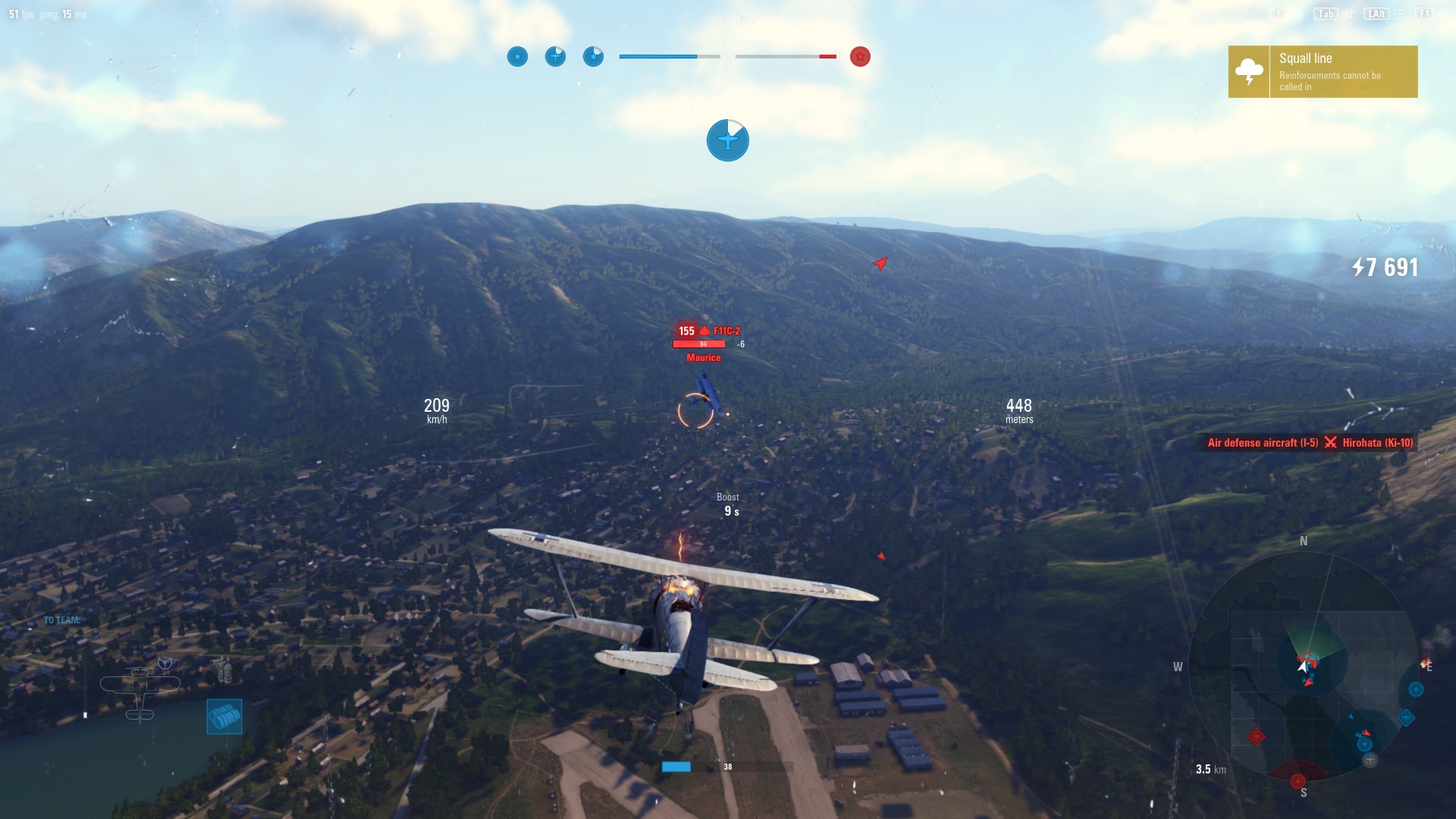
Task: Toggle the Tab scoreboard key hint
Action: pos(1326,14)
